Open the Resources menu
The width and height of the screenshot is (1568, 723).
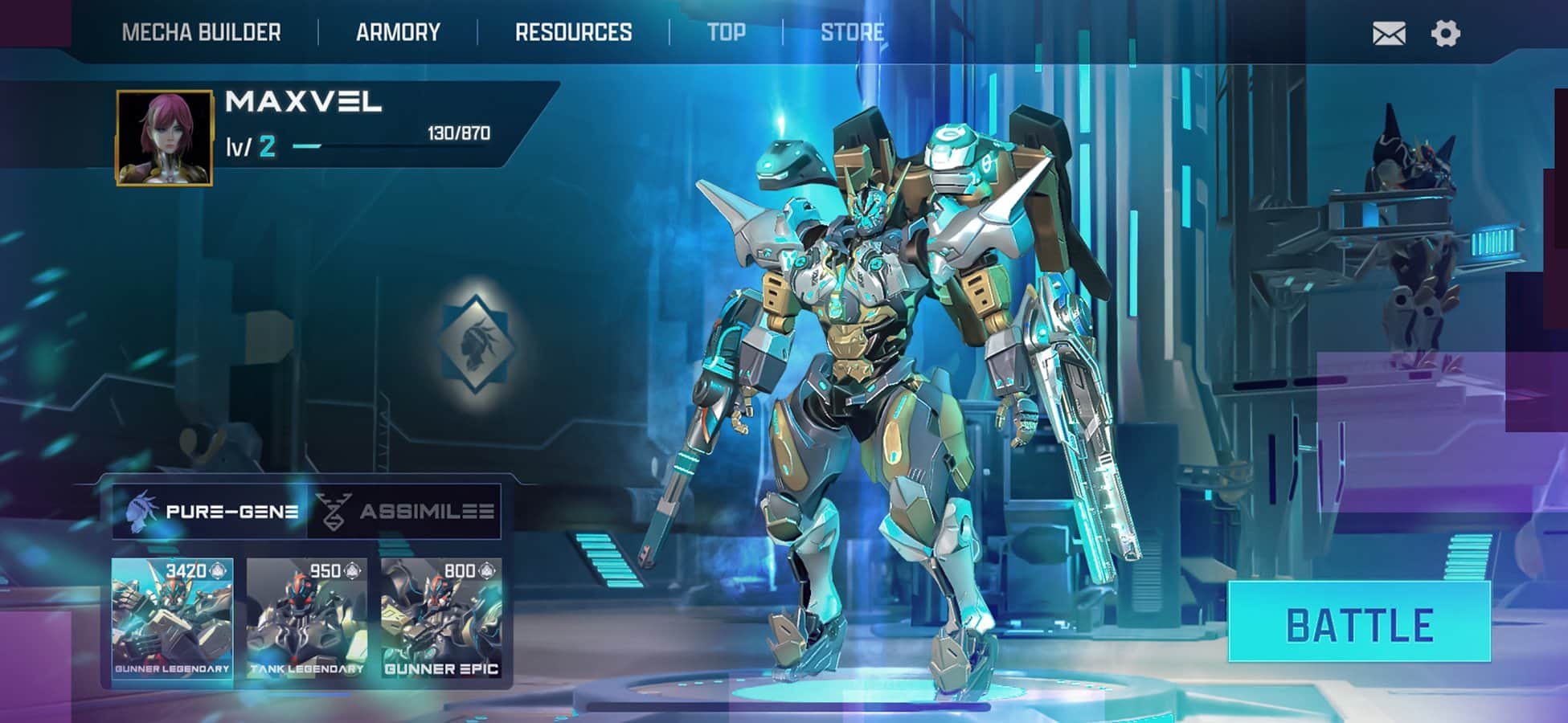(x=573, y=33)
